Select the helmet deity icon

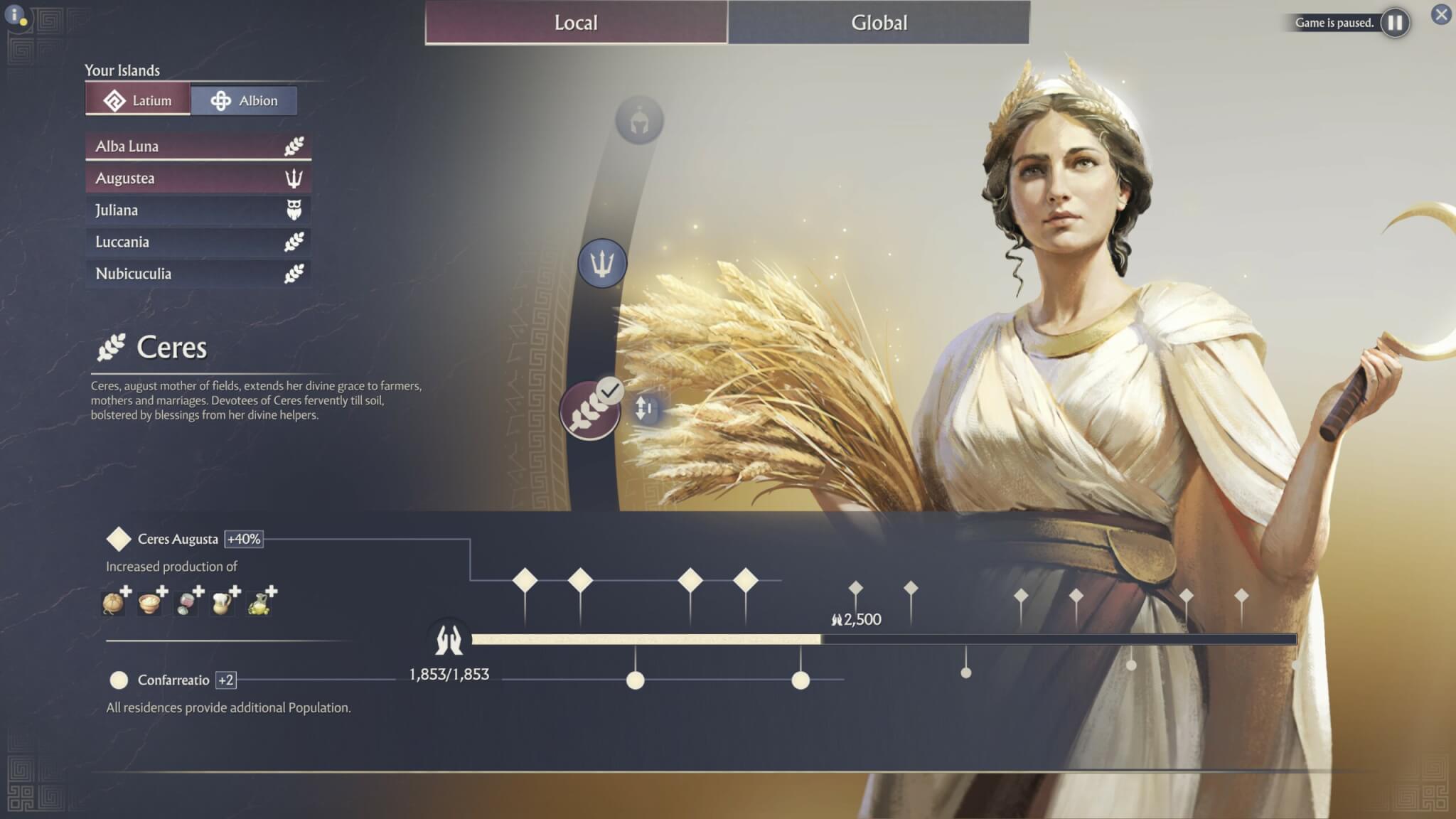click(639, 121)
